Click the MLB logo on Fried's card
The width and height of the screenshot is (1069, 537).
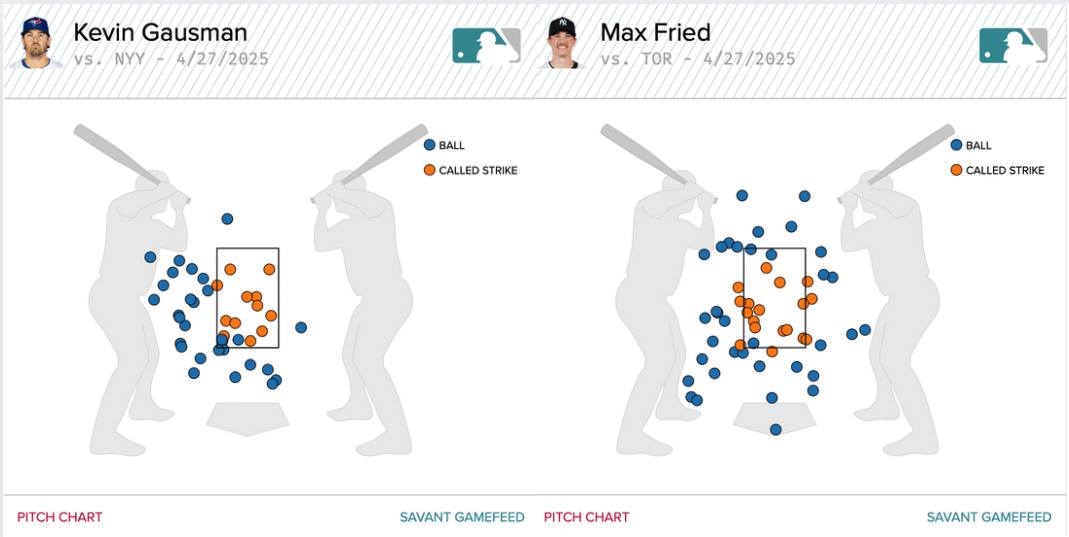[x=1013, y=45]
